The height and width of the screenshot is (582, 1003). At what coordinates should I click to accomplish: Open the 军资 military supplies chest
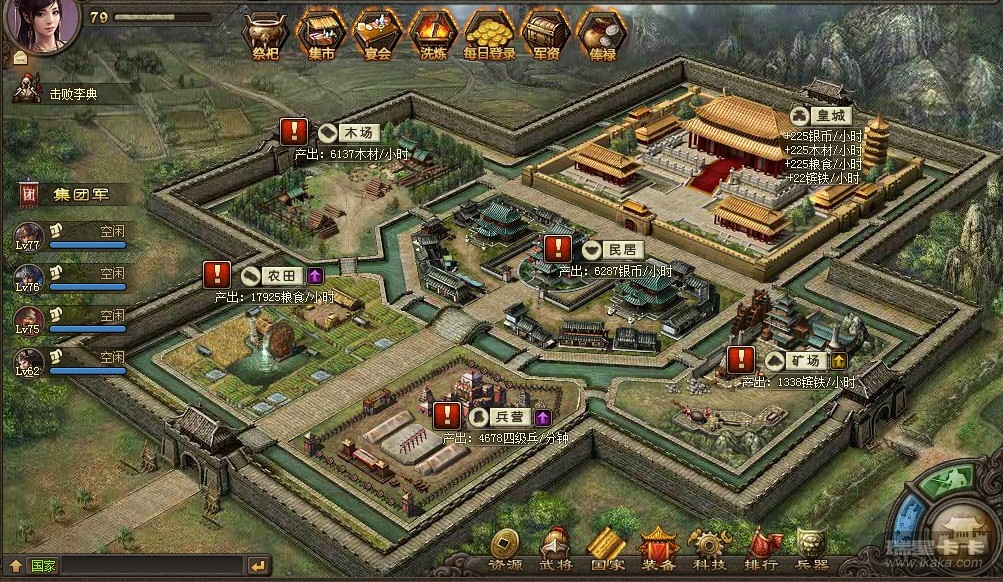546,34
